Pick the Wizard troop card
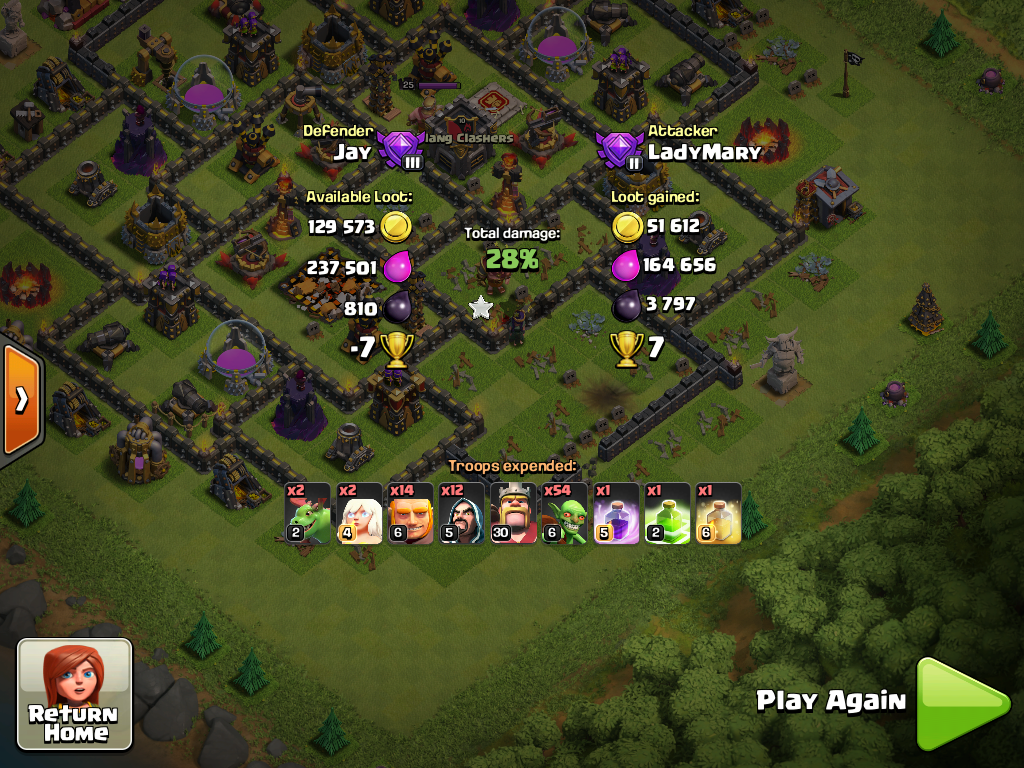 (x=462, y=514)
